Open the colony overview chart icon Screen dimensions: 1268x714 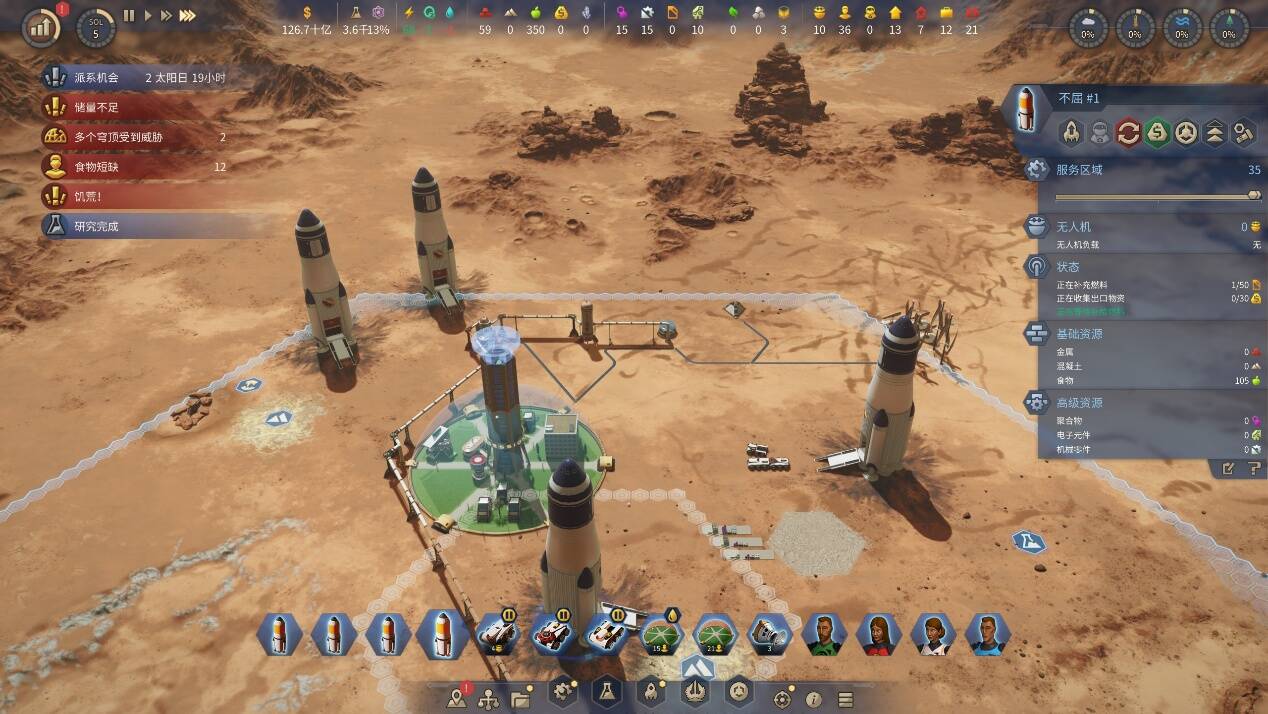click(40, 27)
